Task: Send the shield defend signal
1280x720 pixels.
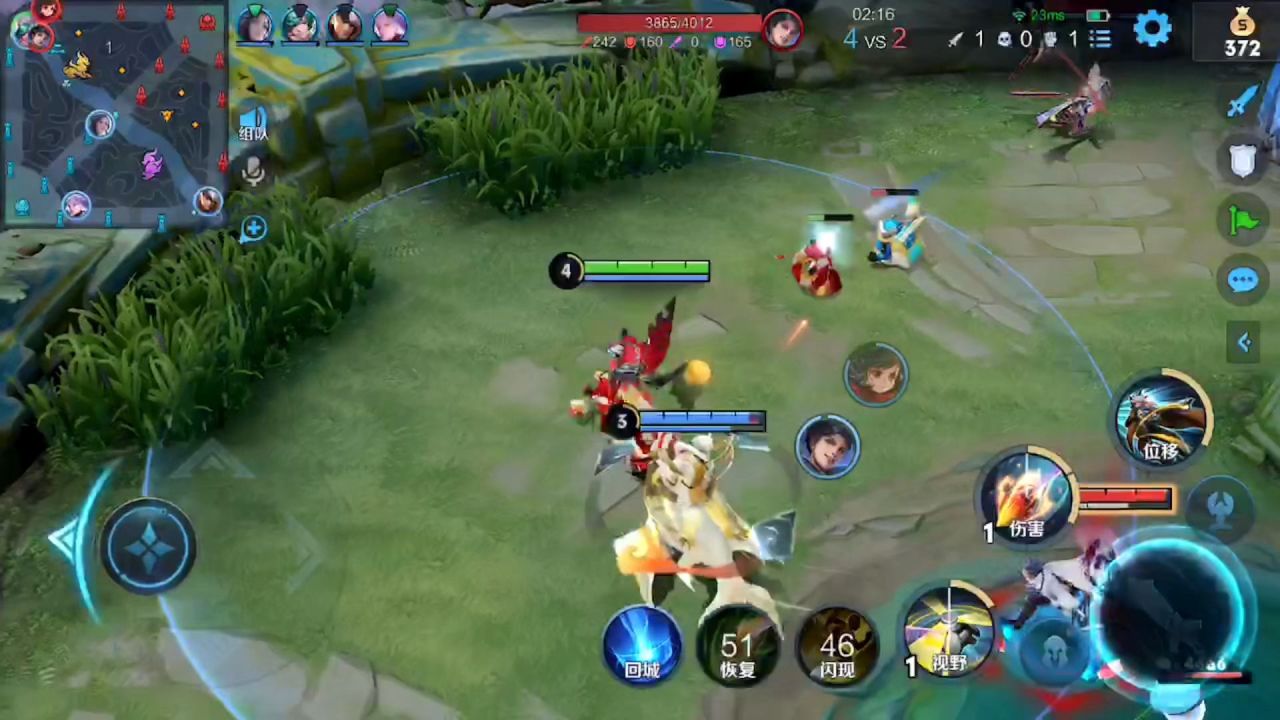Action: click(1242, 160)
